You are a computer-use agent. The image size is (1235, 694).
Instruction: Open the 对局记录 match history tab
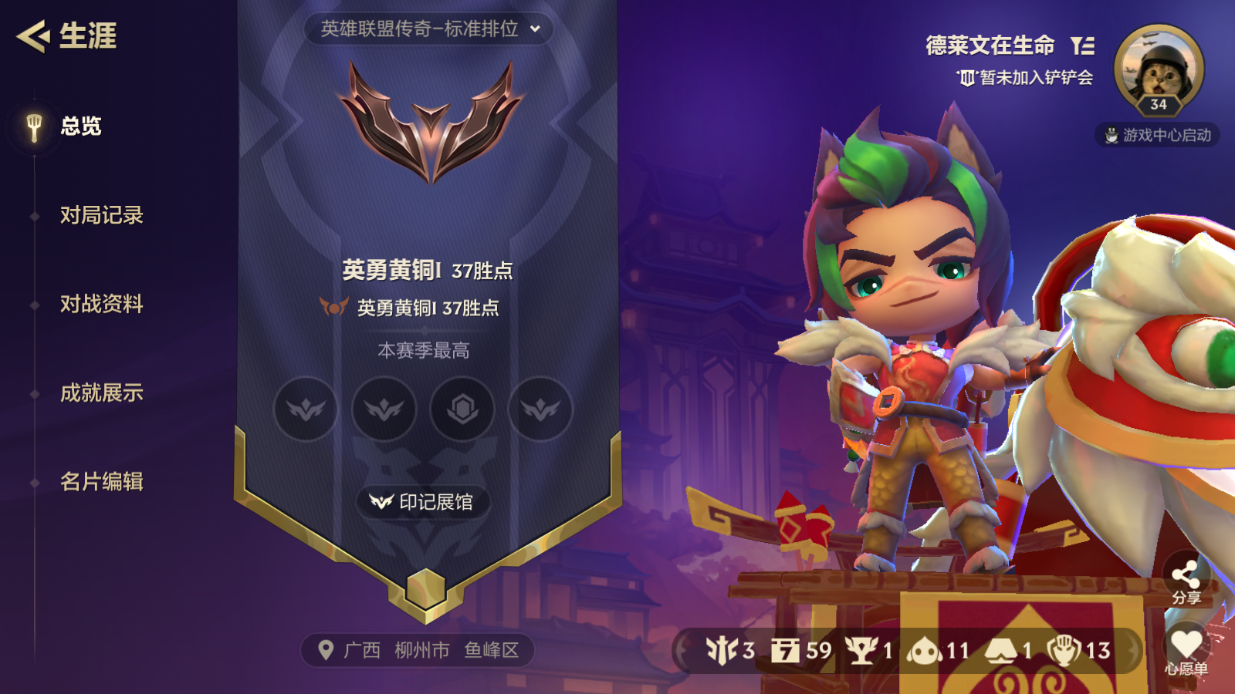coord(101,215)
